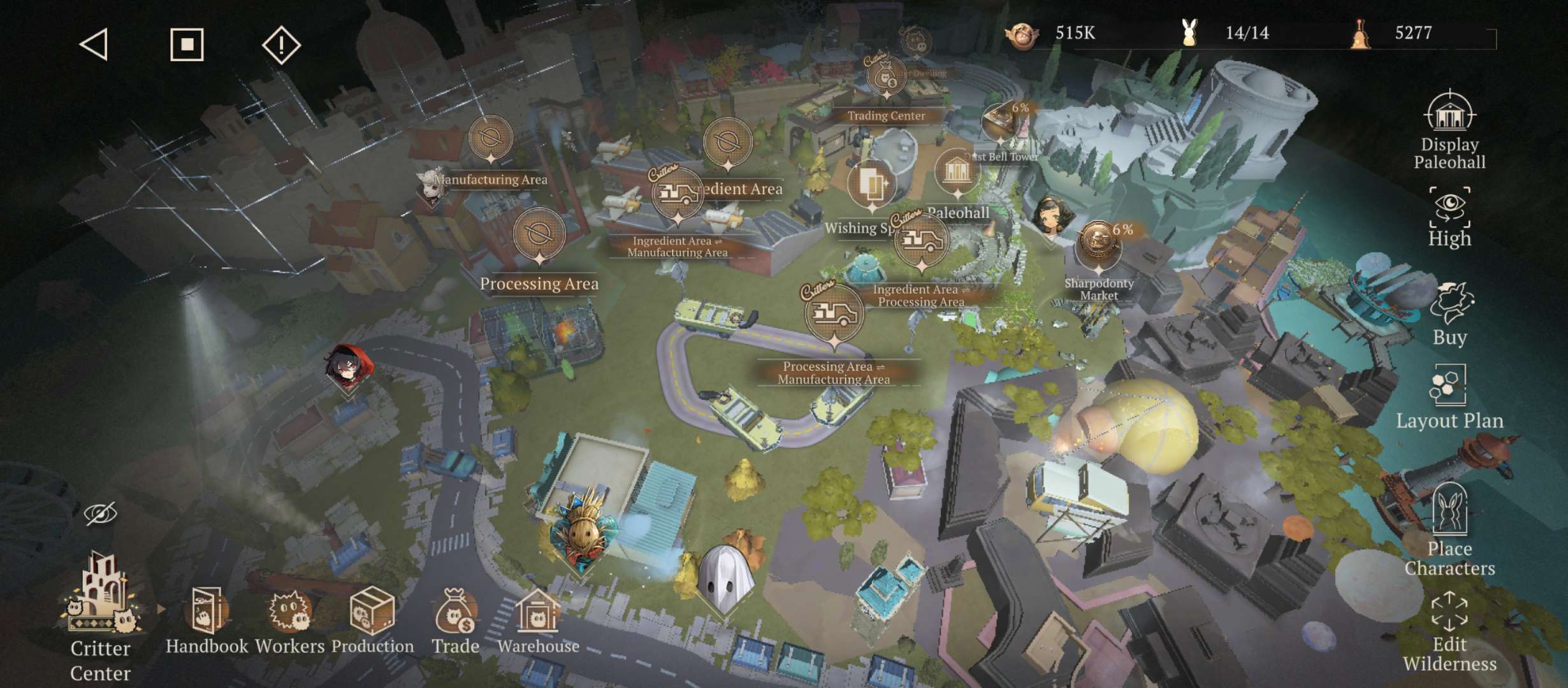Select Place Characters
Viewport: 1568px width, 688px height.
1449,530
